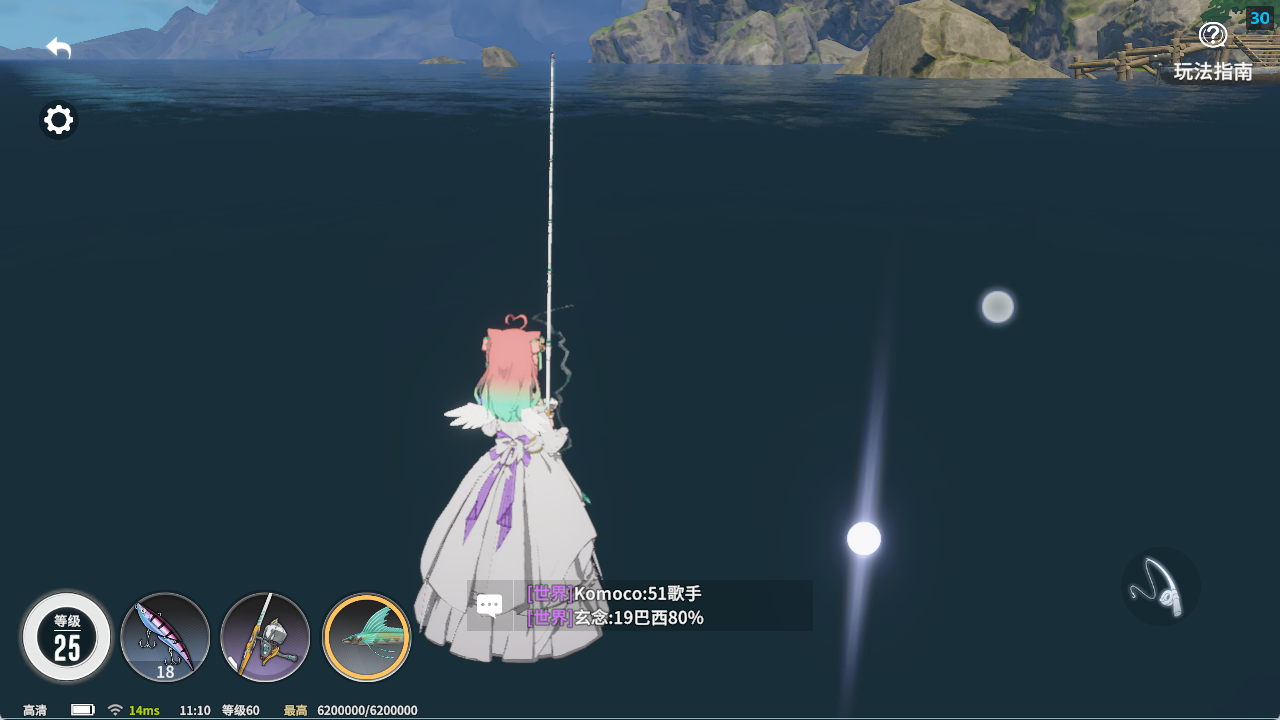Open the fishing lure inventory showing 18 lures

click(x=165, y=637)
